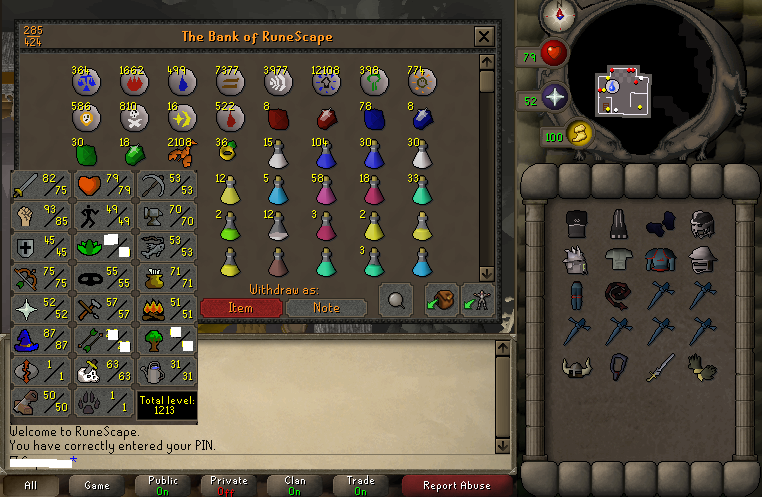
Task: Set withdraw mode to Item
Action: pos(240,308)
